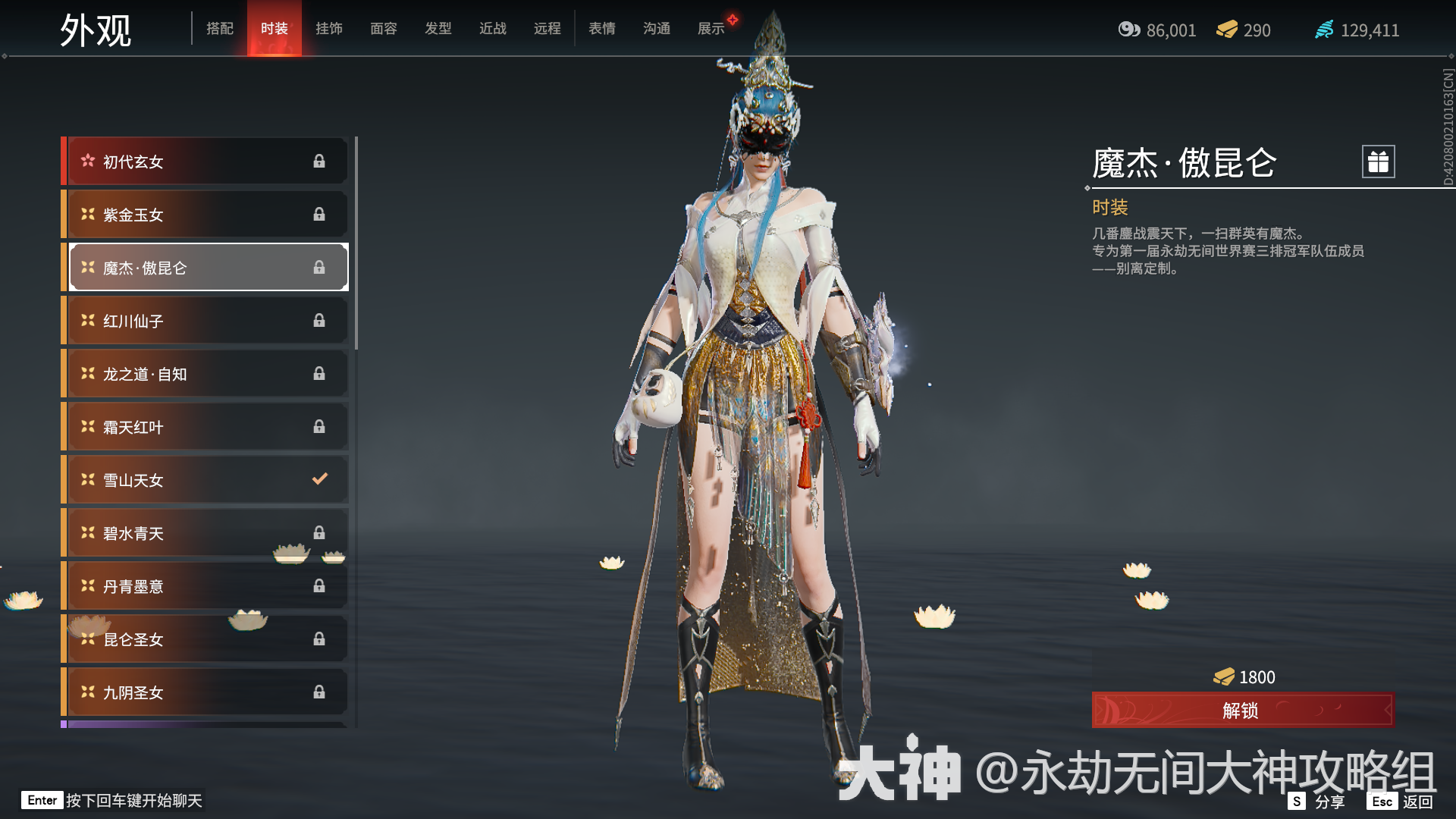Click the star icon next to 初代玄女
The width and height of the screenshot is (1456, 819).
[86, 161]
